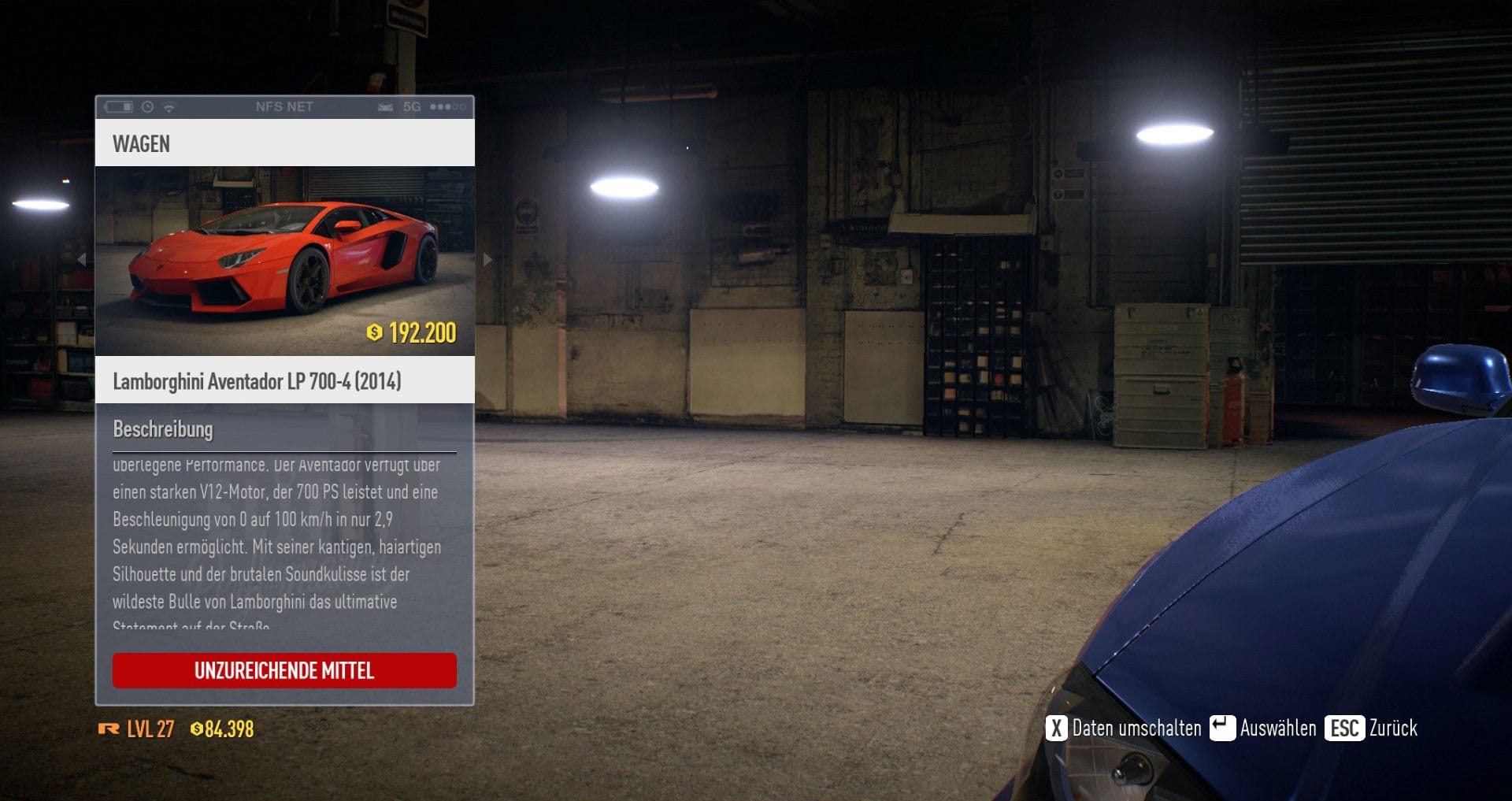Click the red Unzureichende Mittel button
Viewport: 1512px width, 801px height.
[x=284, y=670]
